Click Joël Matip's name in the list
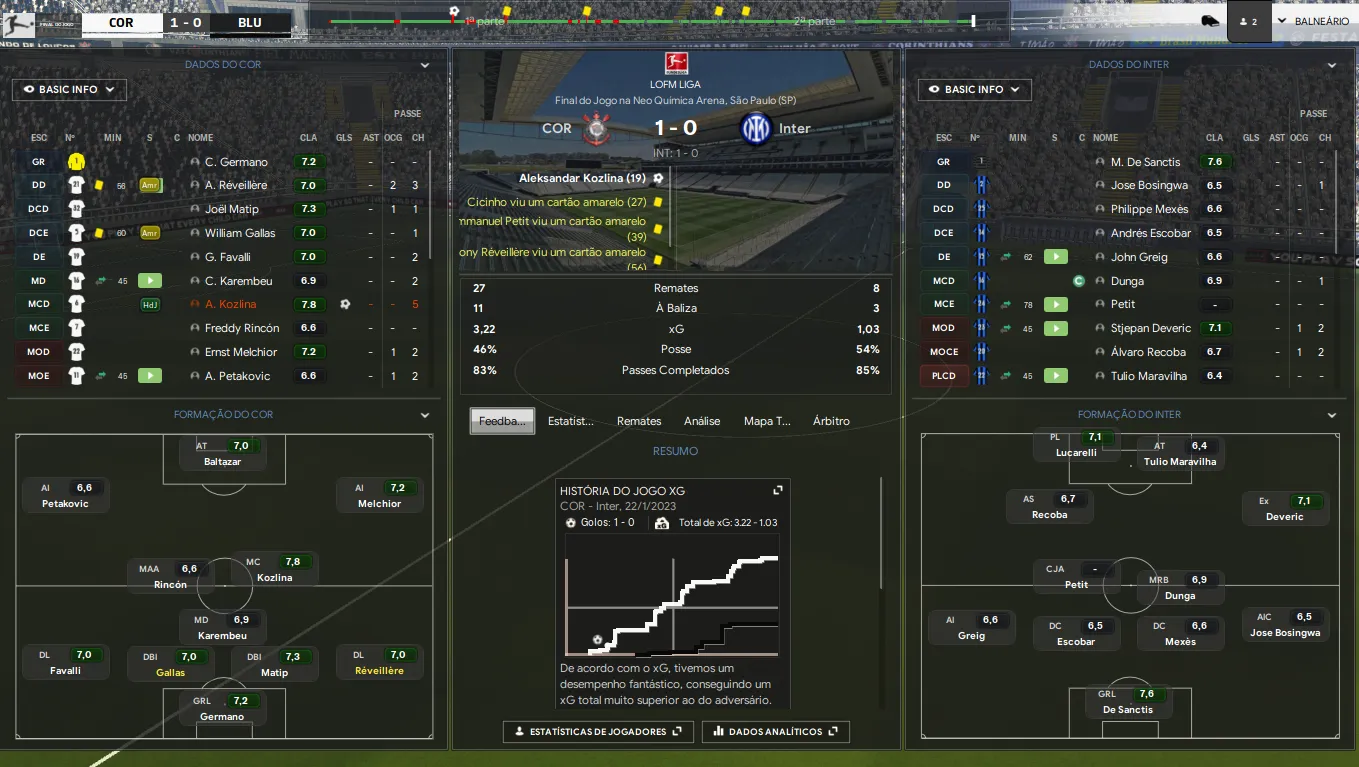Viewport: 1359px width, 767px height. 231,209
